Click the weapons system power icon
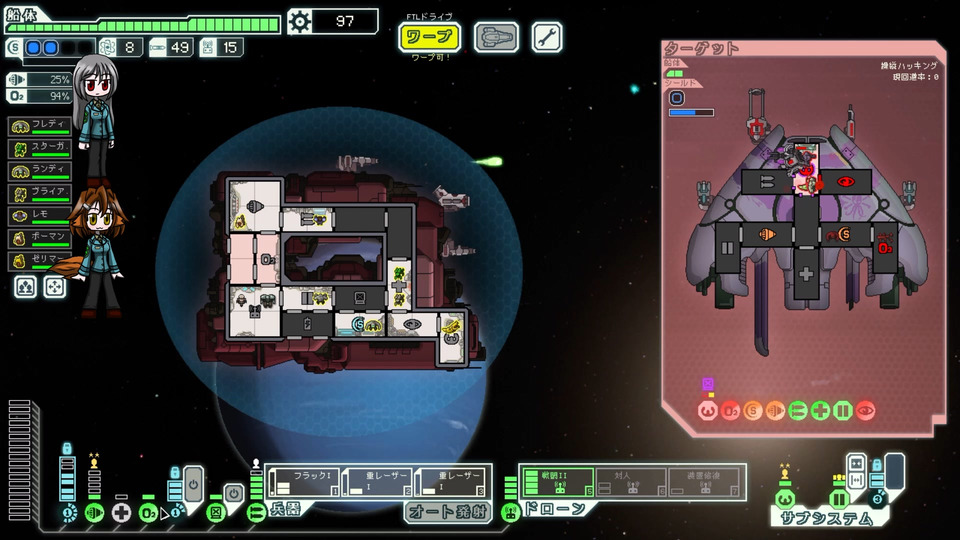 tap(256, 513)
